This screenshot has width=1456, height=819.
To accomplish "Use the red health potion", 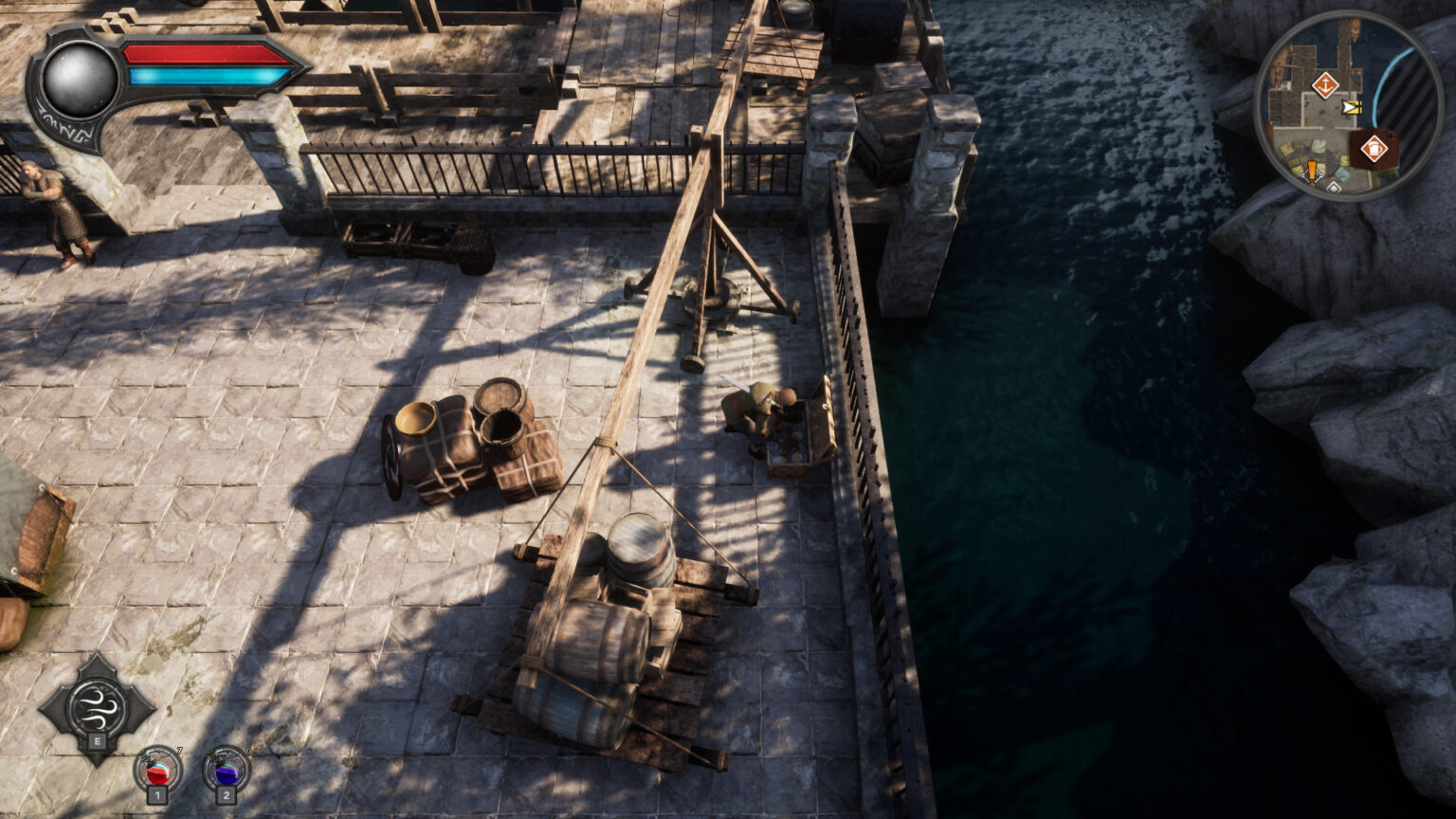I will tap(157, 769).
